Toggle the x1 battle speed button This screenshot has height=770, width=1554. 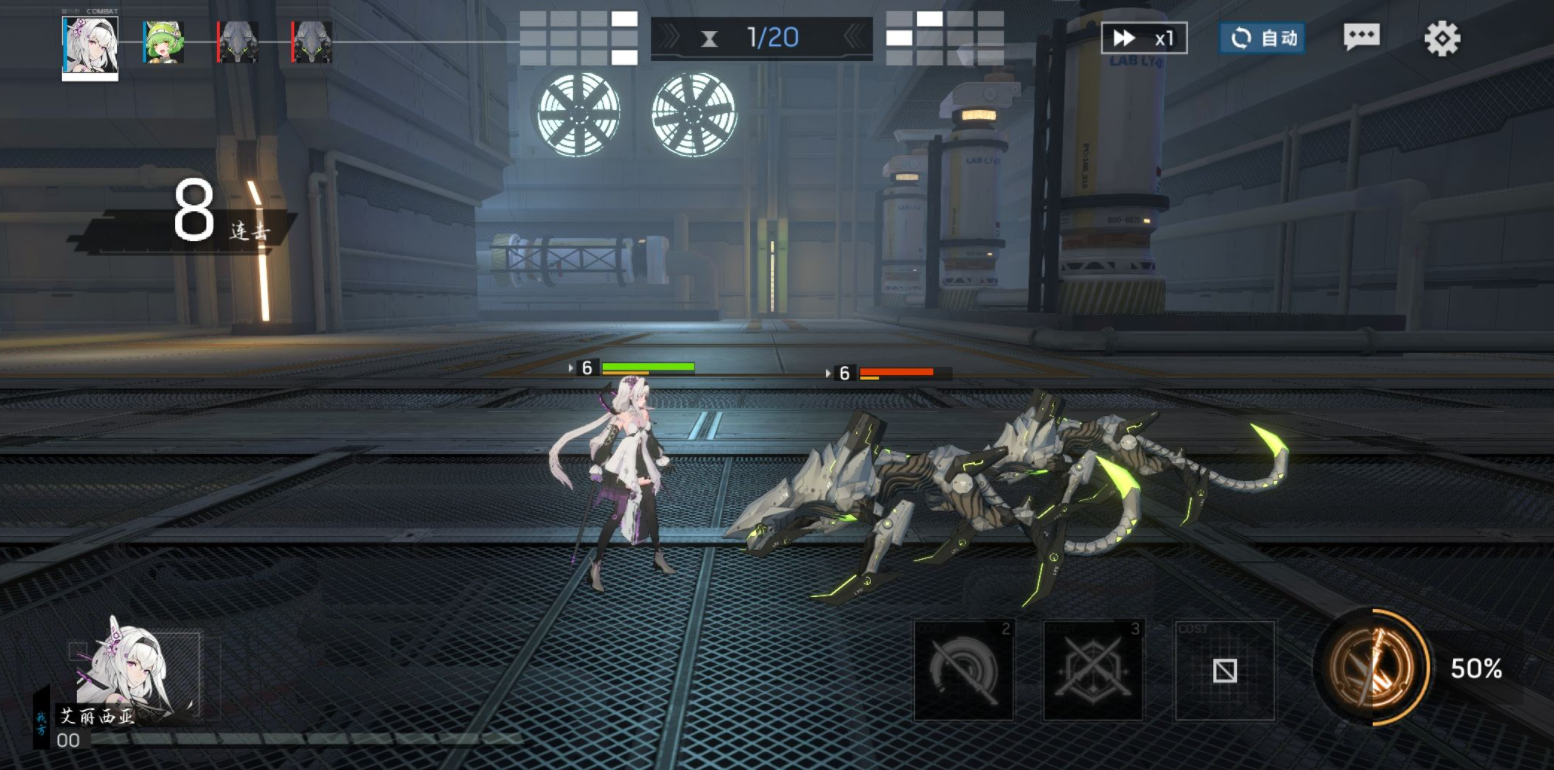(x=1144, y=38)
